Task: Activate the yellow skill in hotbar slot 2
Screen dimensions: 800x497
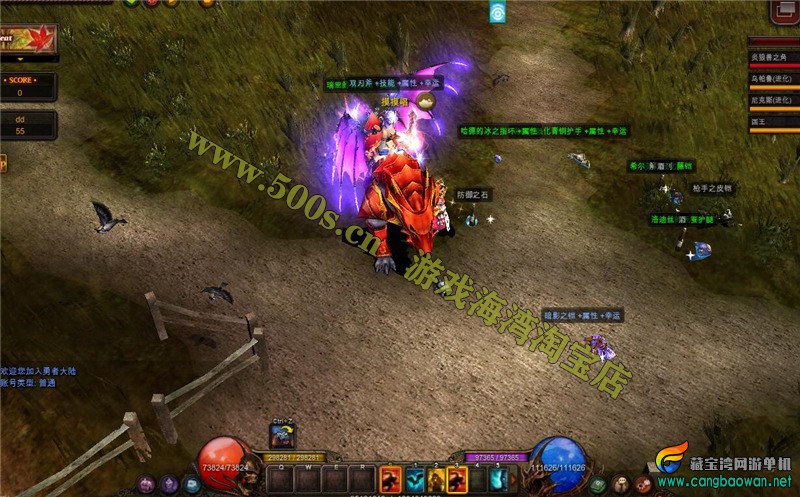Action: coord(435,478)
